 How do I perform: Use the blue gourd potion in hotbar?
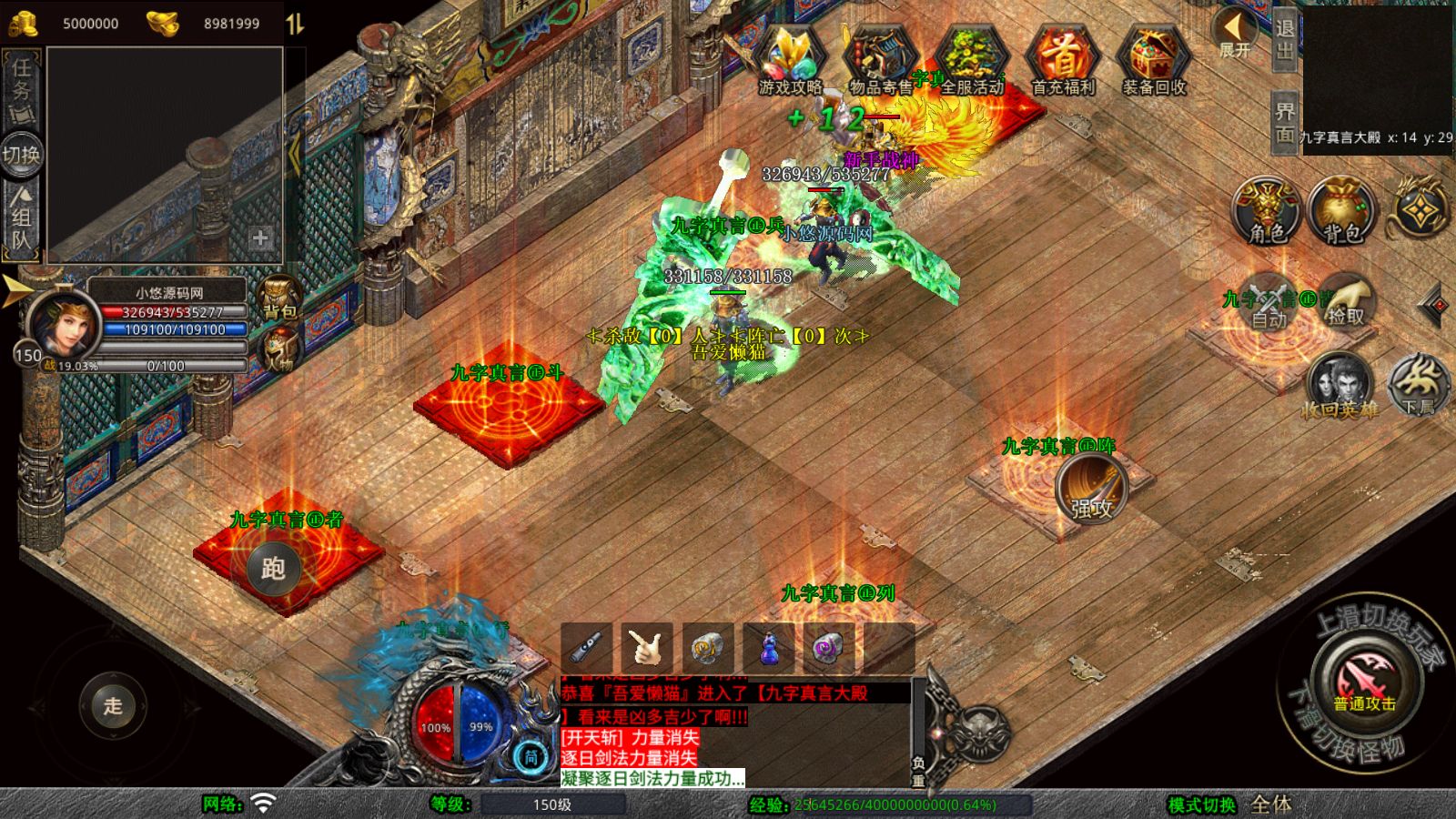769,648
